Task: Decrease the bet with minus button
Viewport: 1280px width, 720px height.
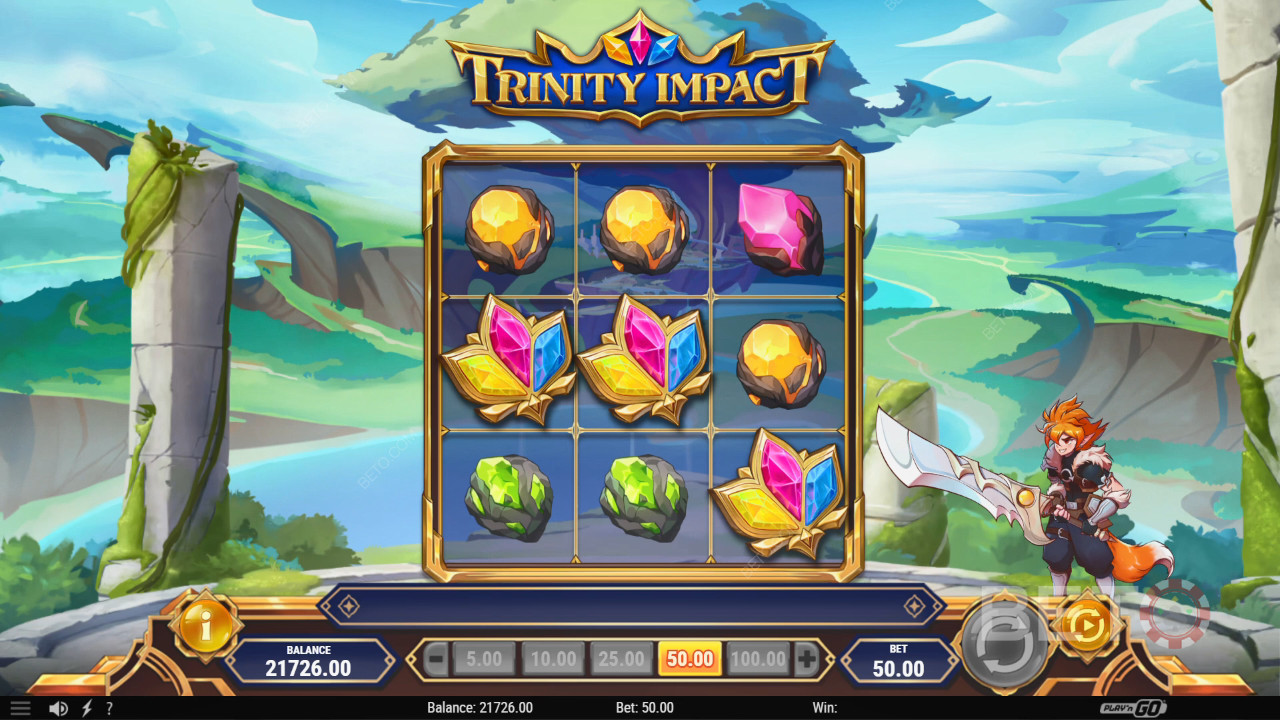Action: 436,659
